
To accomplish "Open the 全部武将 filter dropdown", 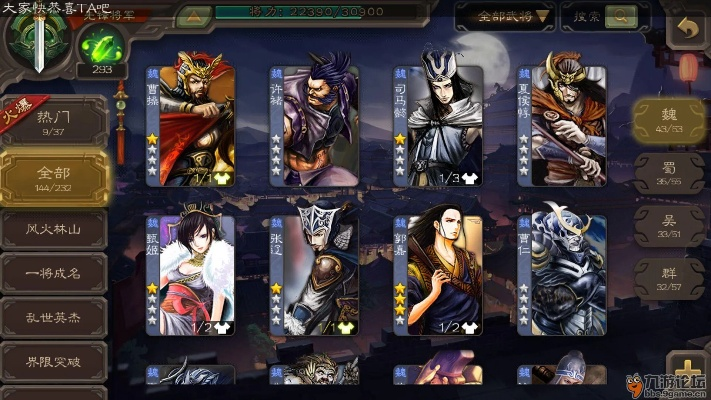I will pos(505,16).
